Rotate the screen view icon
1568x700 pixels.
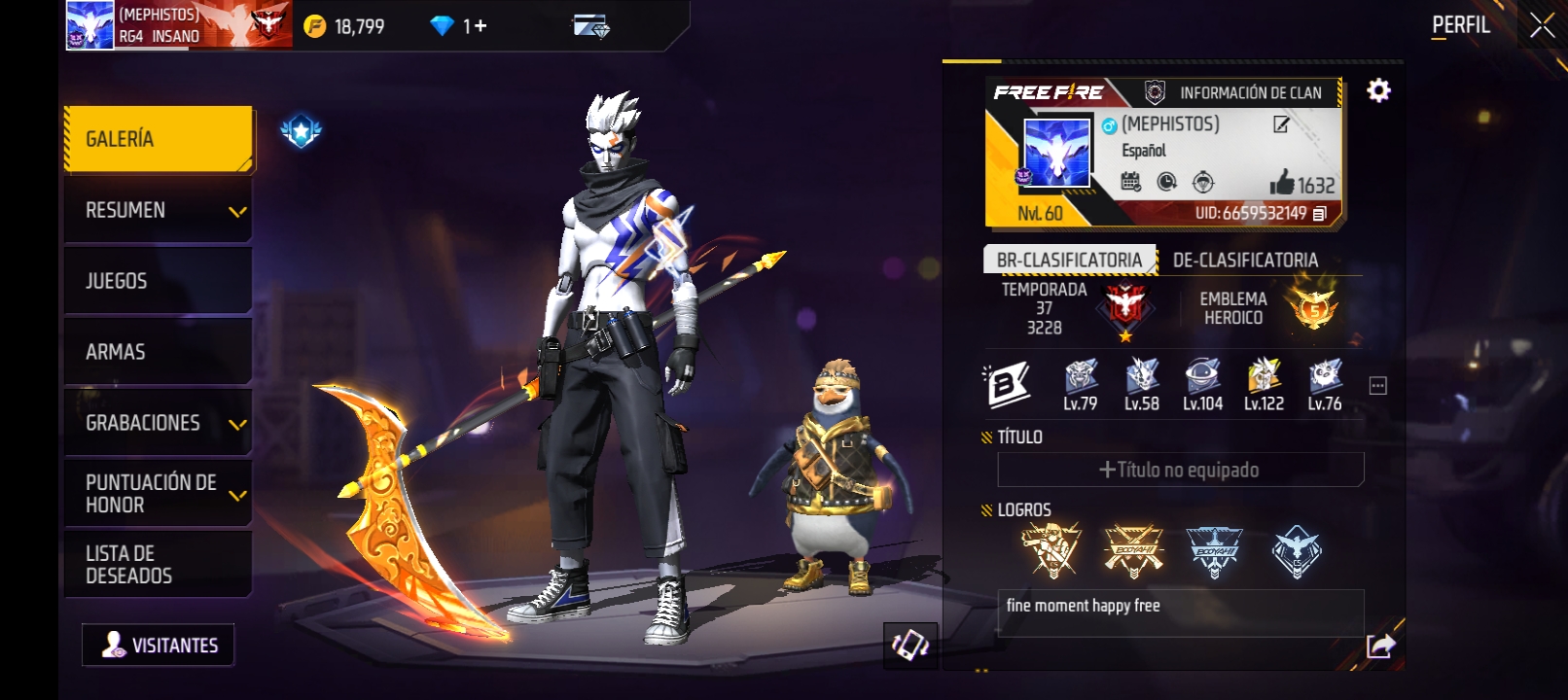tap(910, 646)
